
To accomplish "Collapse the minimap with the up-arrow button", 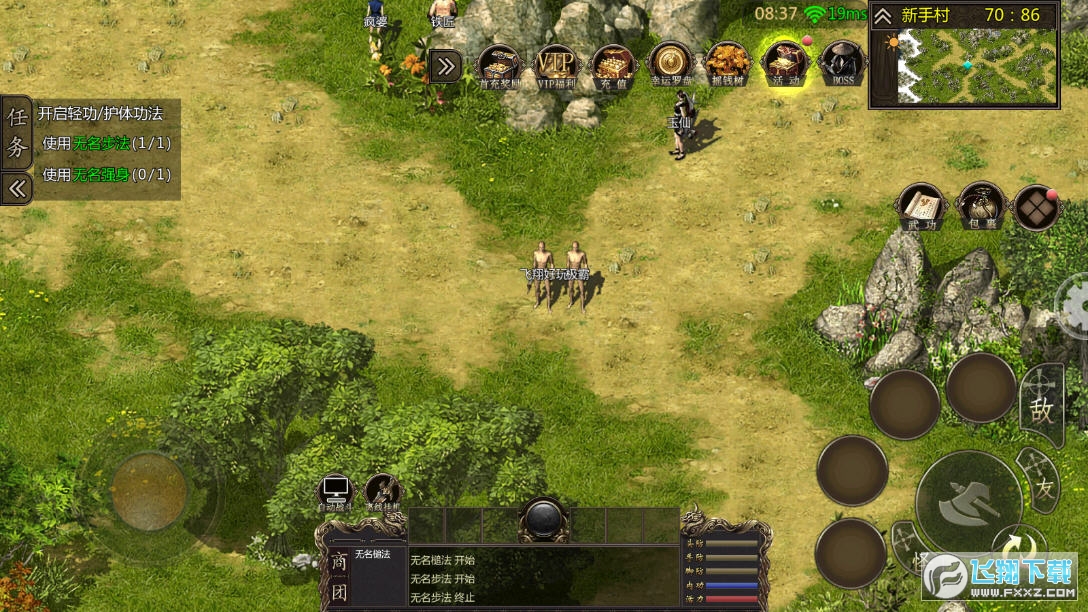I will click(x=883, y=16).
